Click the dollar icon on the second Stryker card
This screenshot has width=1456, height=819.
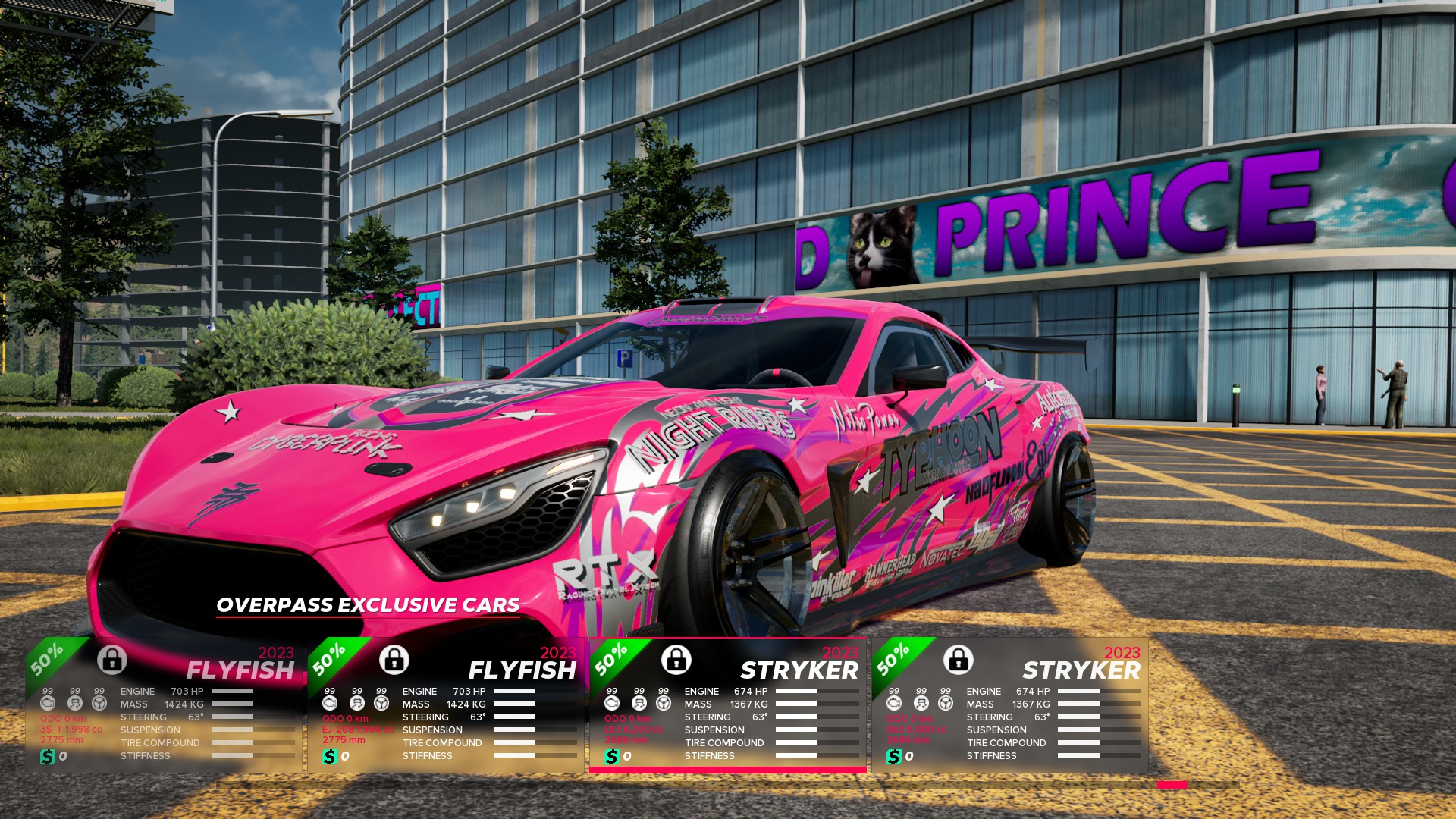coord(893,755)
